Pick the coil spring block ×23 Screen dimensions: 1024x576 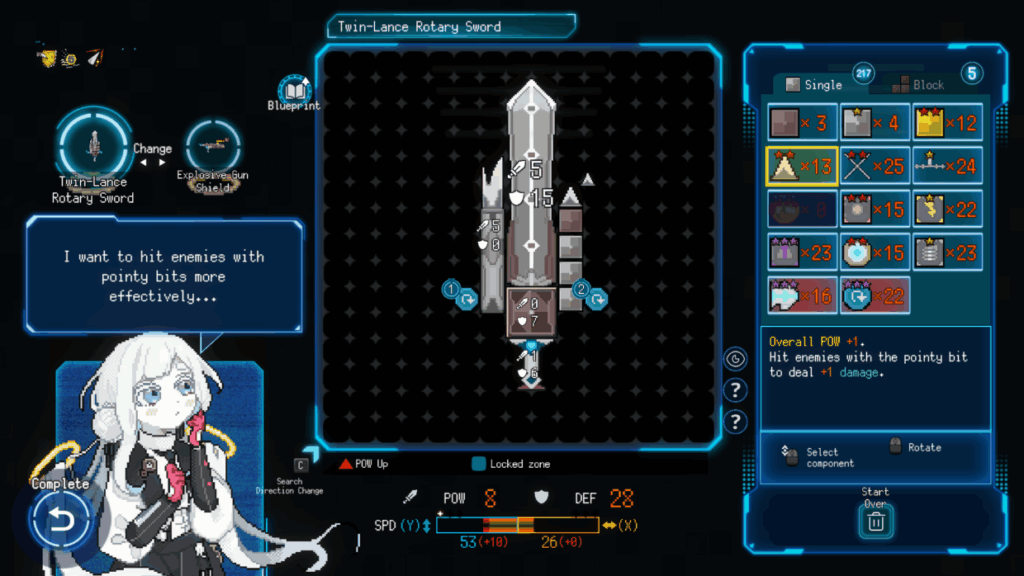coord(947,252)
